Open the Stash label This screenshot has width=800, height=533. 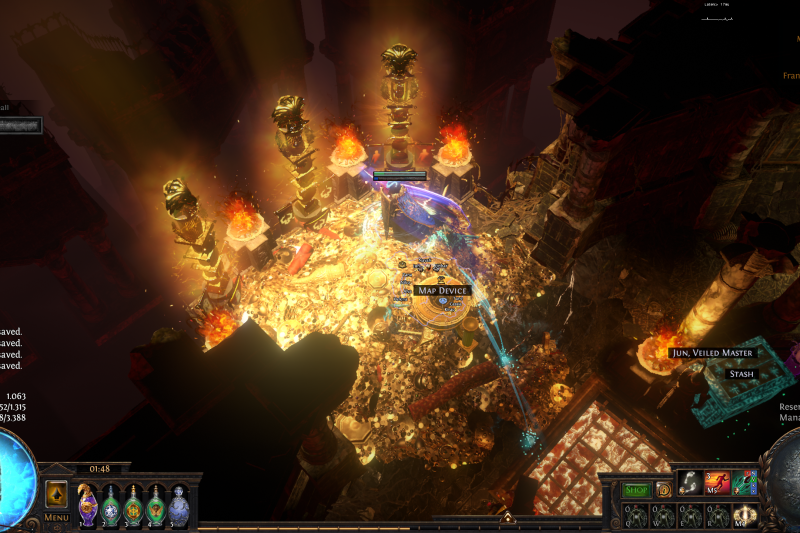742,374
